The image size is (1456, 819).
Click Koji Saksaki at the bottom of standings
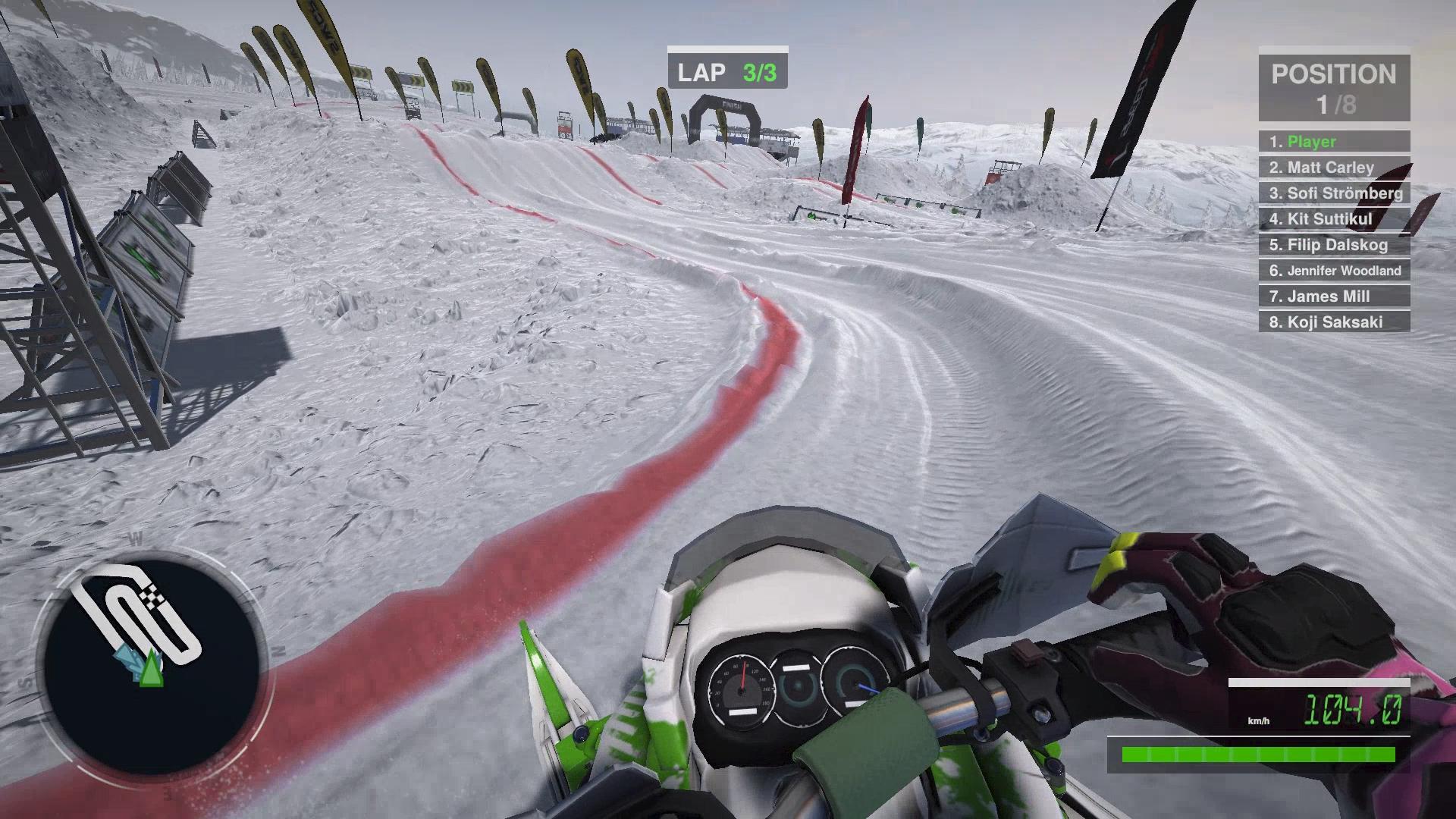coord(1332,322)
